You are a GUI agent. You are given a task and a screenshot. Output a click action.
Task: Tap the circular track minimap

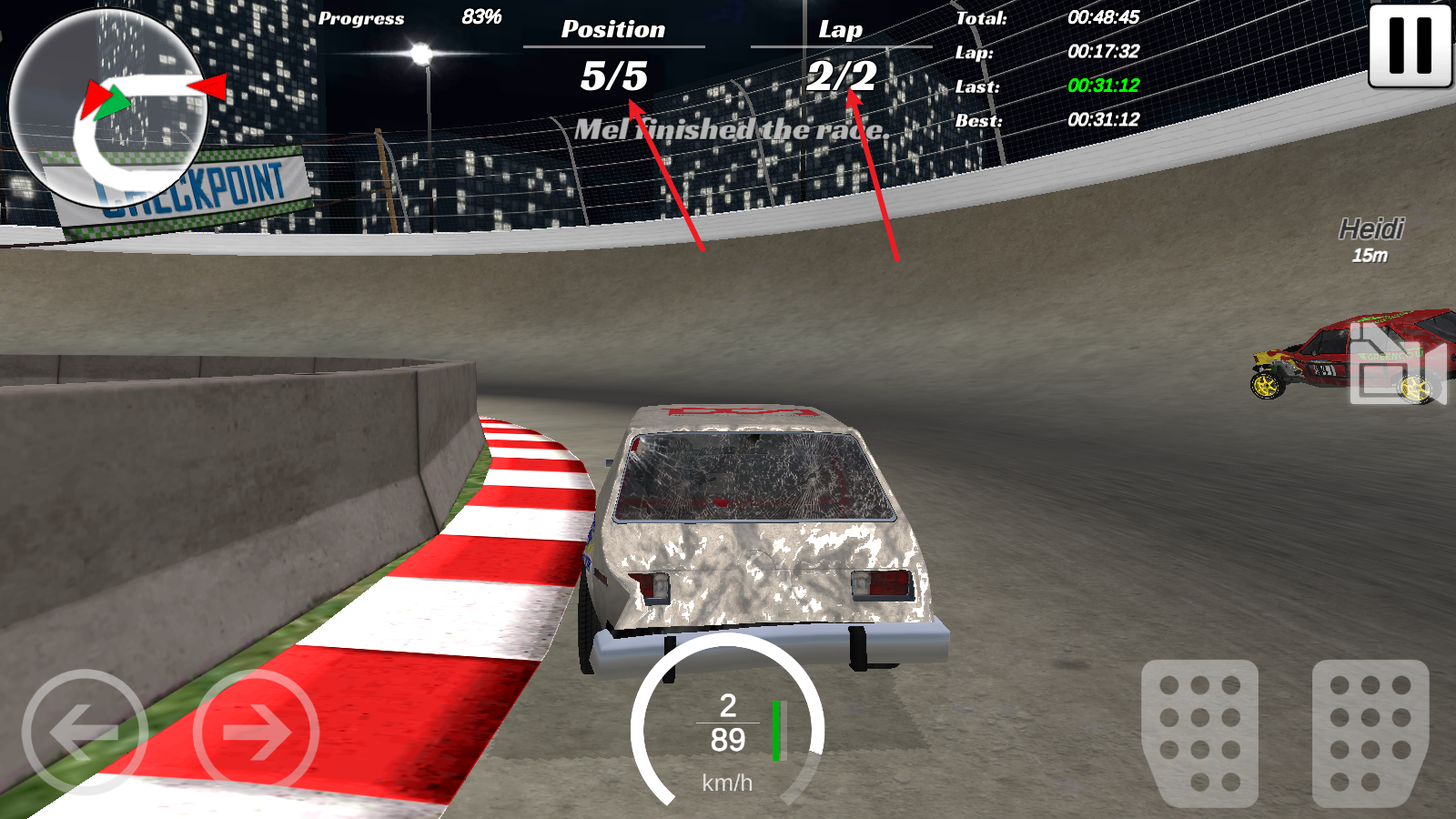pyautogui.click(x=107, y=109)
